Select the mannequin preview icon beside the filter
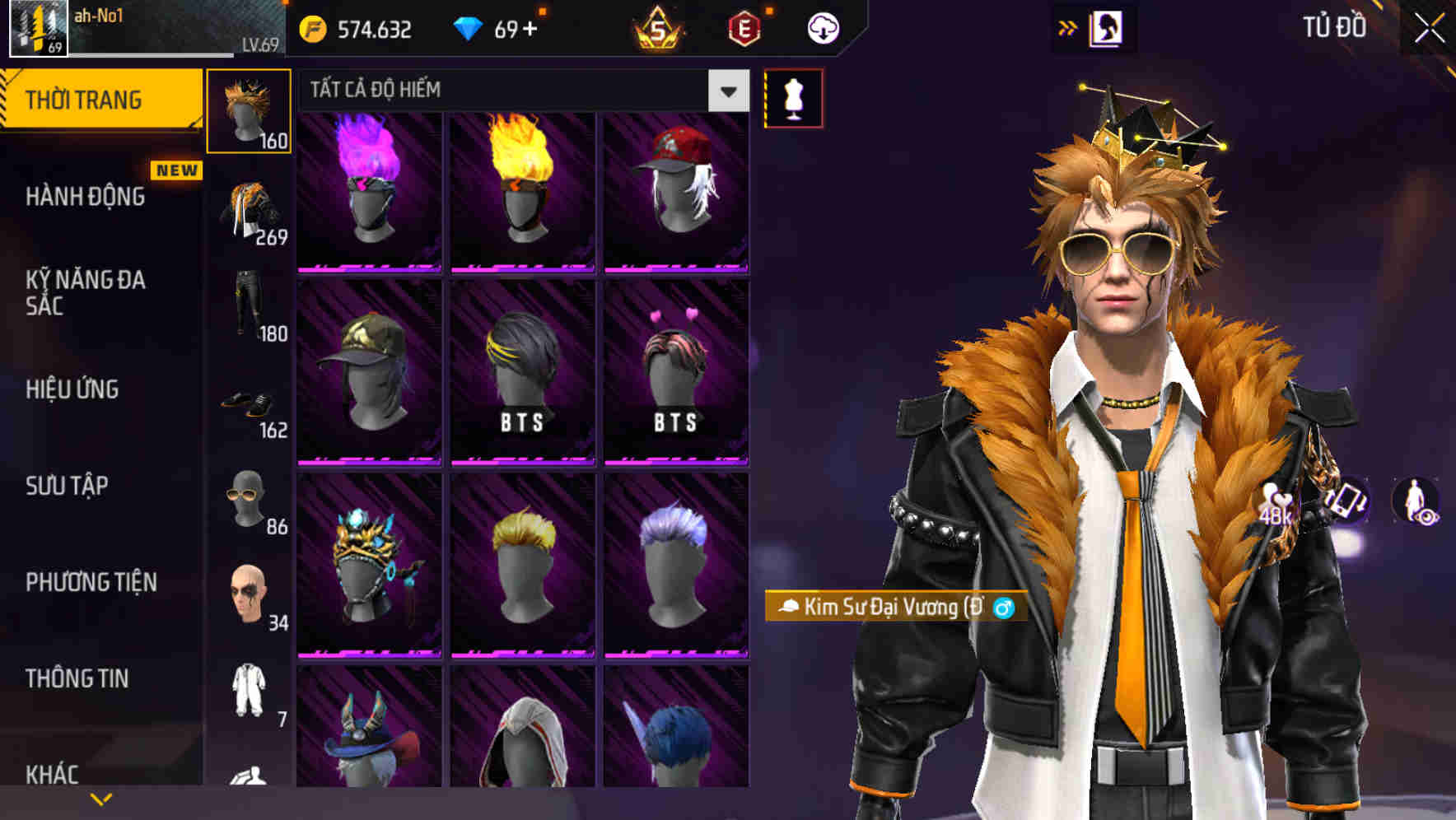The image size is (1456, 820). [792, 96]
